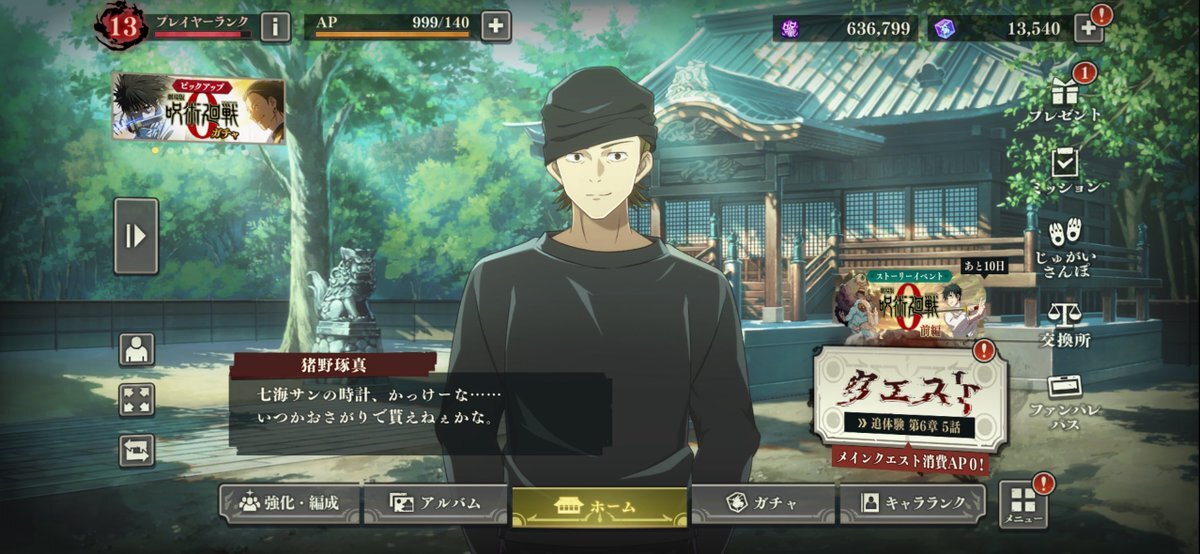Swap home display with arrows icon
1200x554 pixels.
(x=137, y=450)
